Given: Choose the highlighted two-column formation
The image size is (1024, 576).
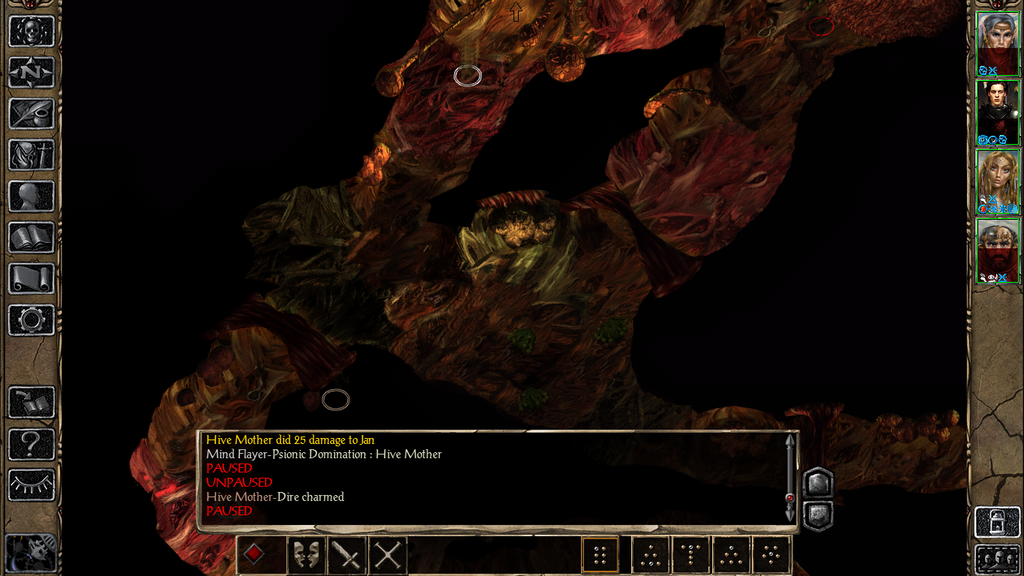Looking at the screenshot, I should click(x=600, y=555).
